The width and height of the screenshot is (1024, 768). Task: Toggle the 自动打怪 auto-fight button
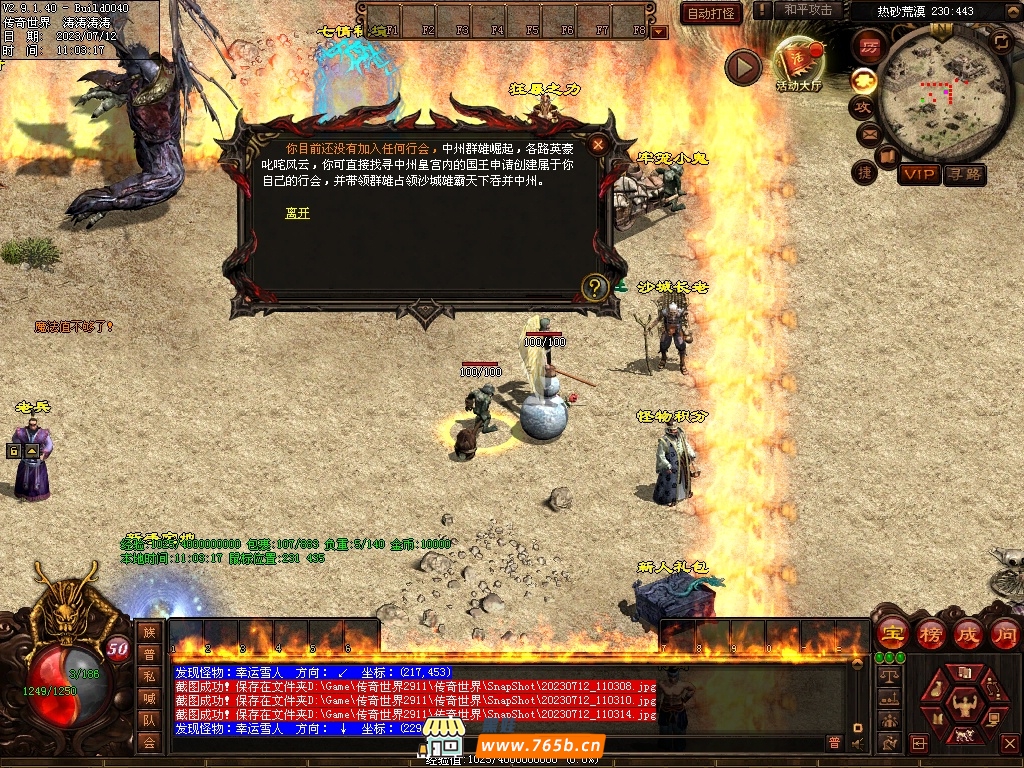[x=711, y=13]
